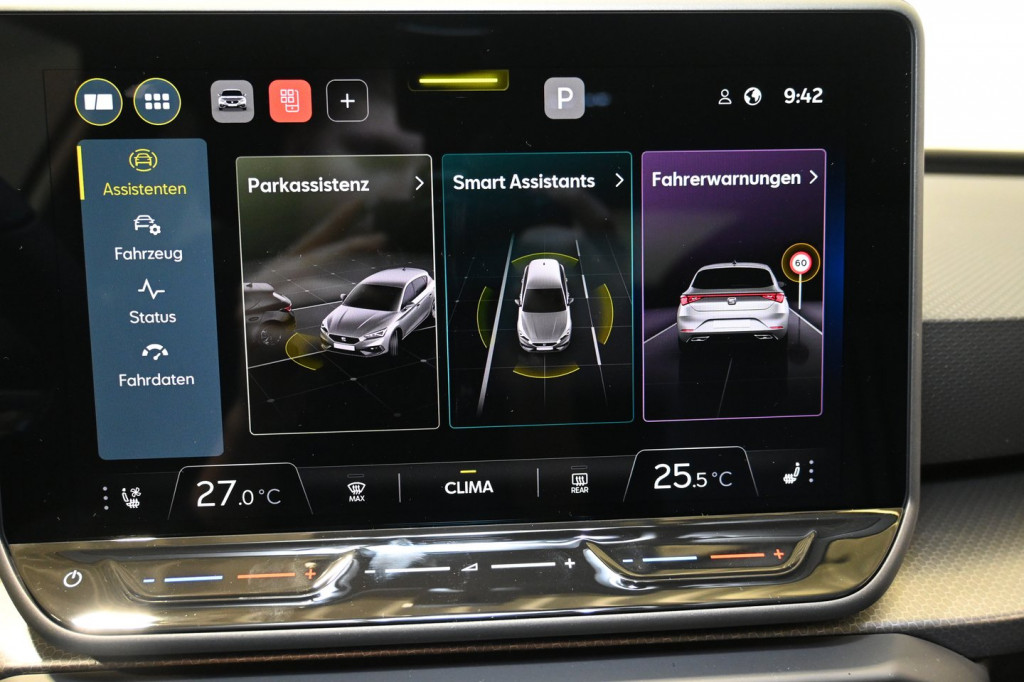This screenshot has height=682, width=1024.
Task: Open the Smart Assistants tile
Action: click(538, 290)
